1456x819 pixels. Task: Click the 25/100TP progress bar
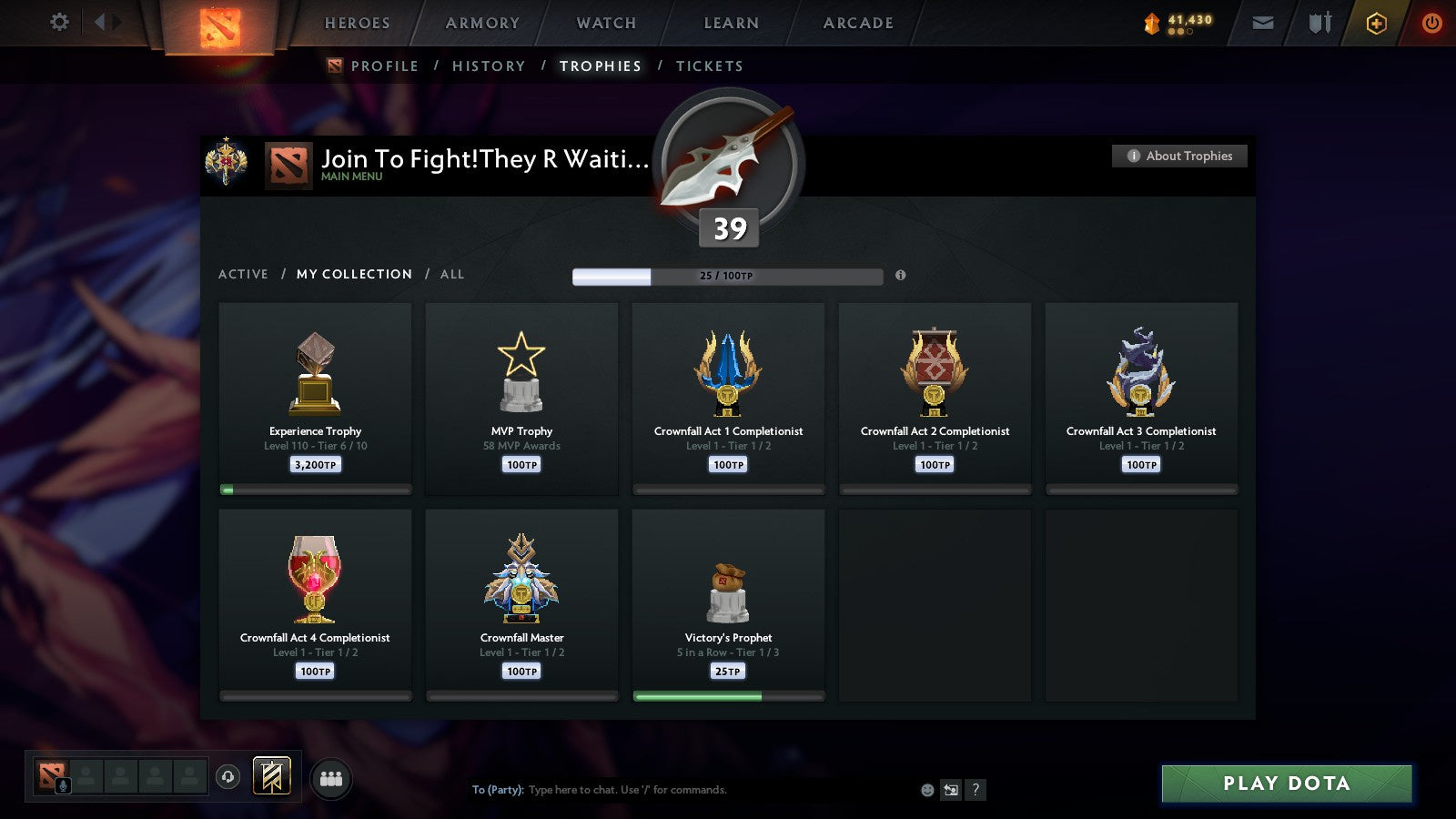click(727, 276)
